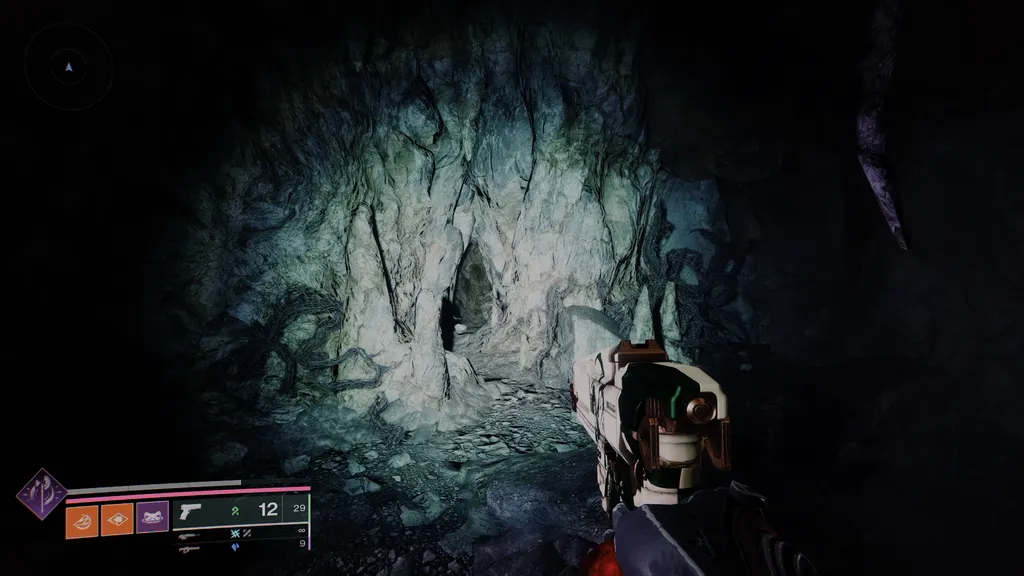Select the first orange grenade ability icon
The height and width of the screenshot is (576, 1024).
82,520
